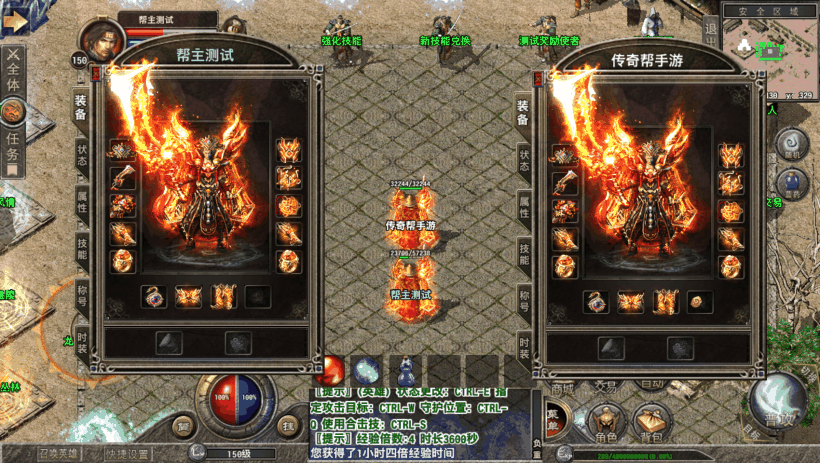
Task: Open the 背包 backpack
Action: click(652, 425)
